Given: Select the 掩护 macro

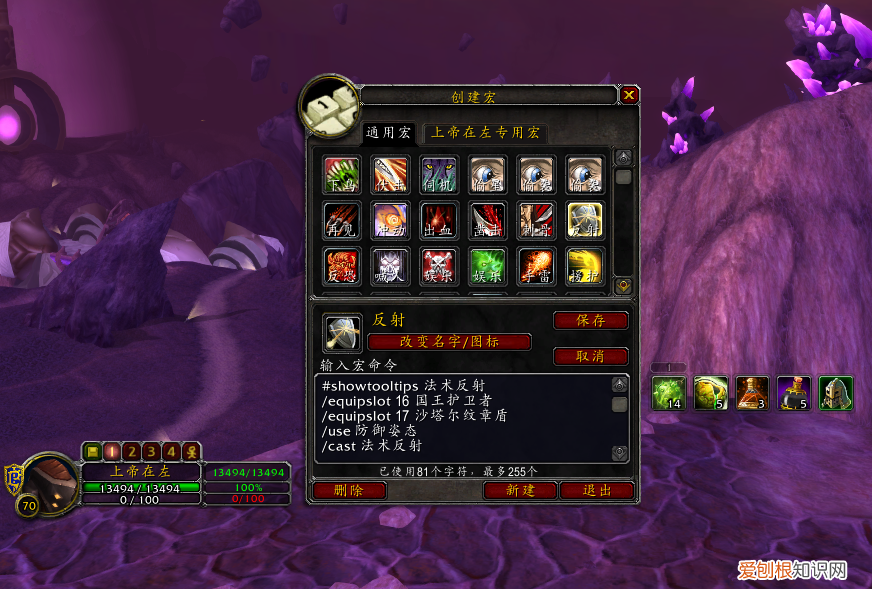Looking at the screenshot, I should pos(584,266).
